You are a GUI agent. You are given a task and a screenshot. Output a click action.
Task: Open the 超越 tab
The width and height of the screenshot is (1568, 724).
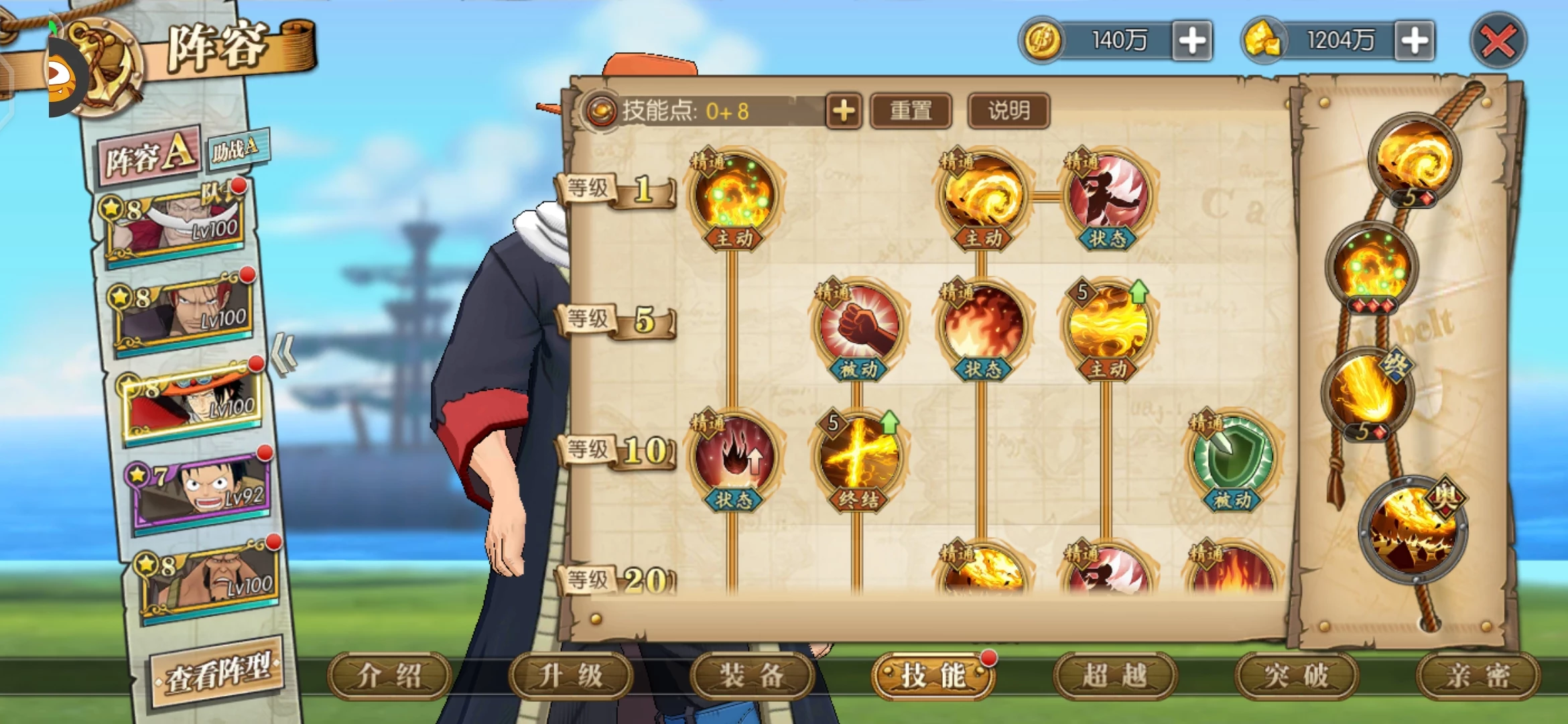click(1115, 676)
